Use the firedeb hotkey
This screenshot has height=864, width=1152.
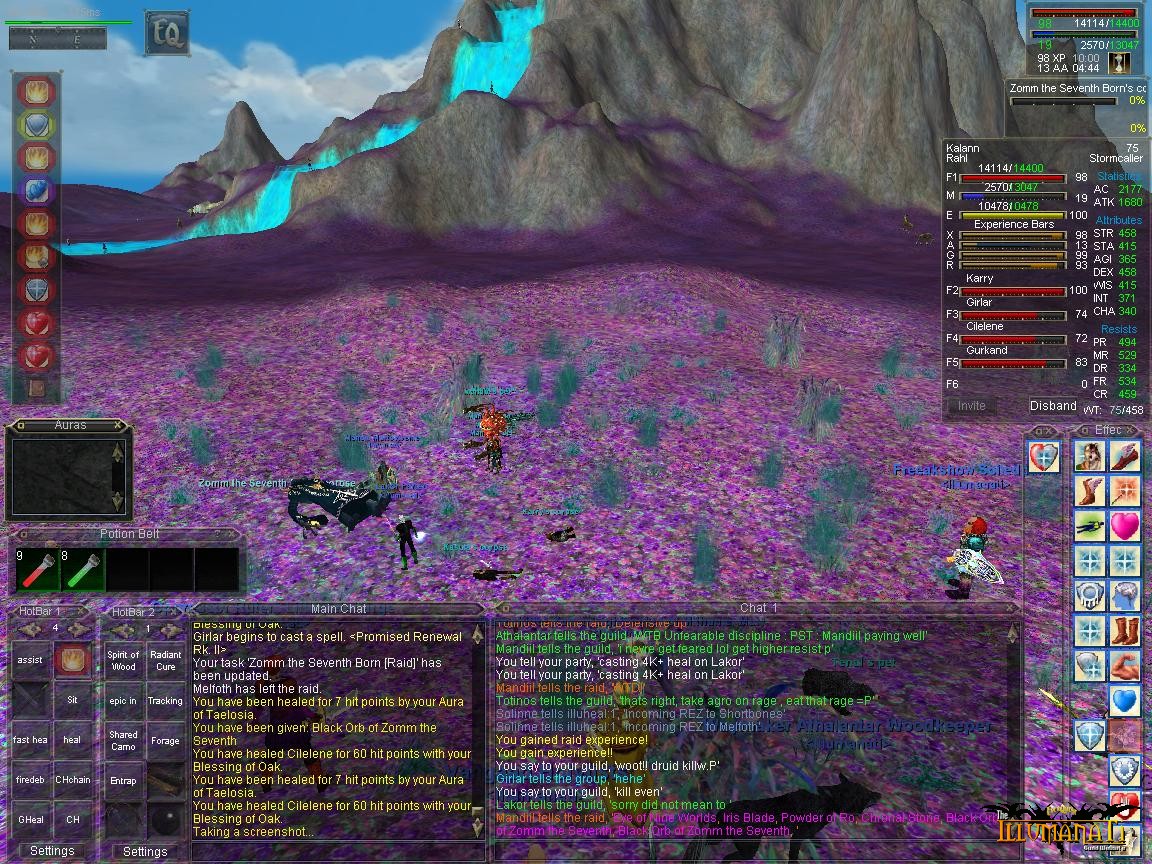click(30, 780)
